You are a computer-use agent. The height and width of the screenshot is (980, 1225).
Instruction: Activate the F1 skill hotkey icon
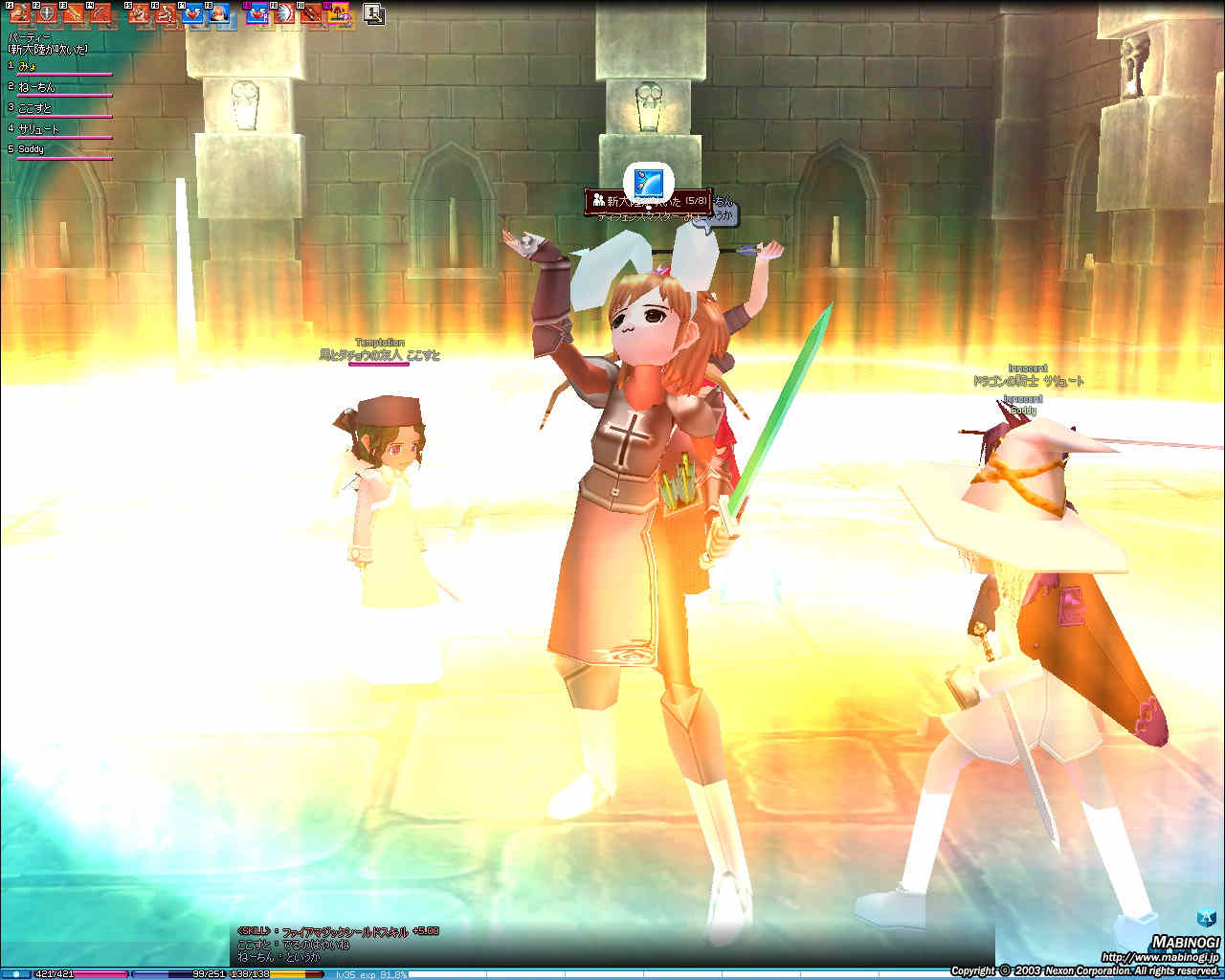(20, 13)
